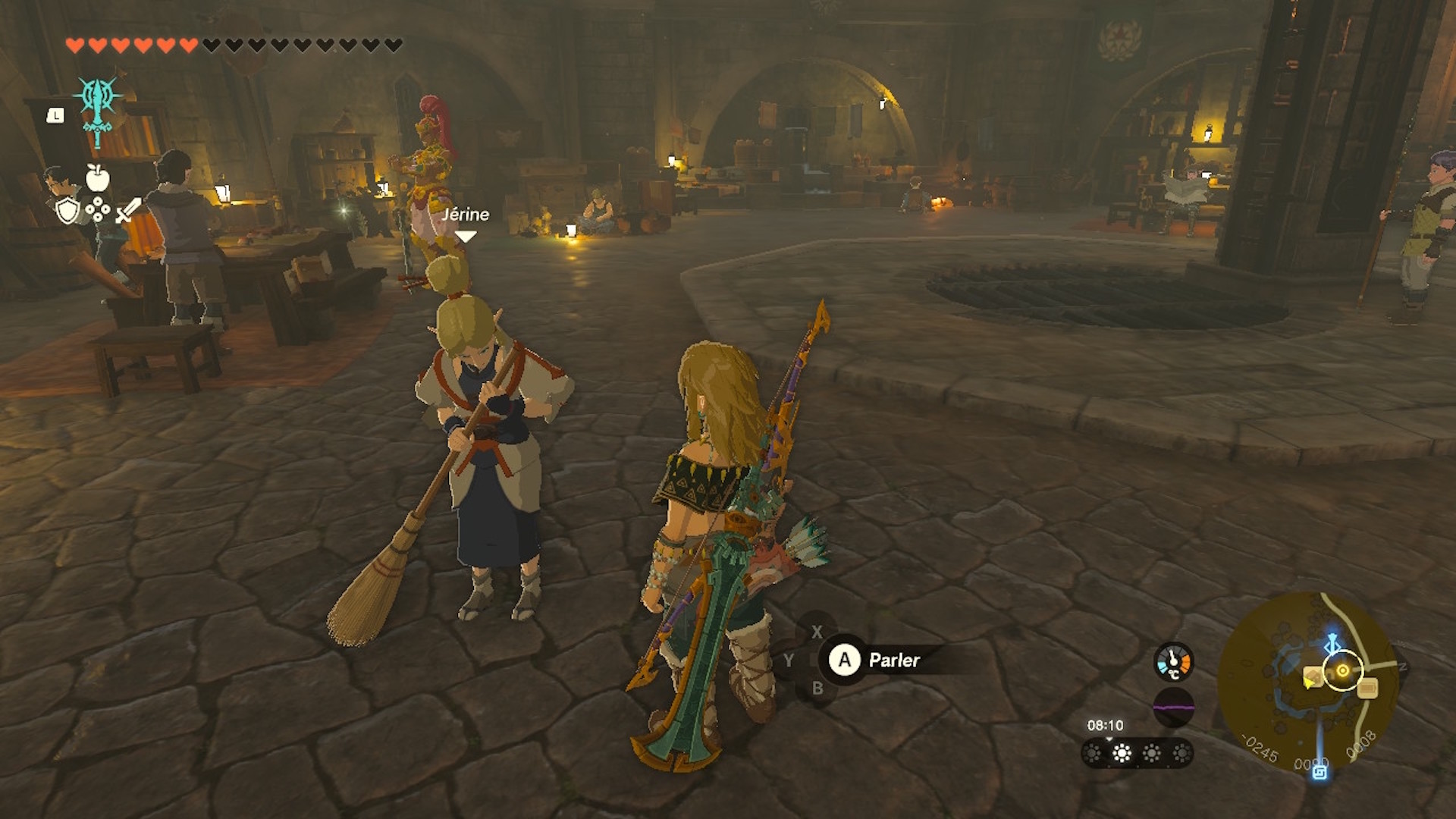1456x819 pixels.
Task: Open the sword weapon quick-select icon
Action: (128, 210)
